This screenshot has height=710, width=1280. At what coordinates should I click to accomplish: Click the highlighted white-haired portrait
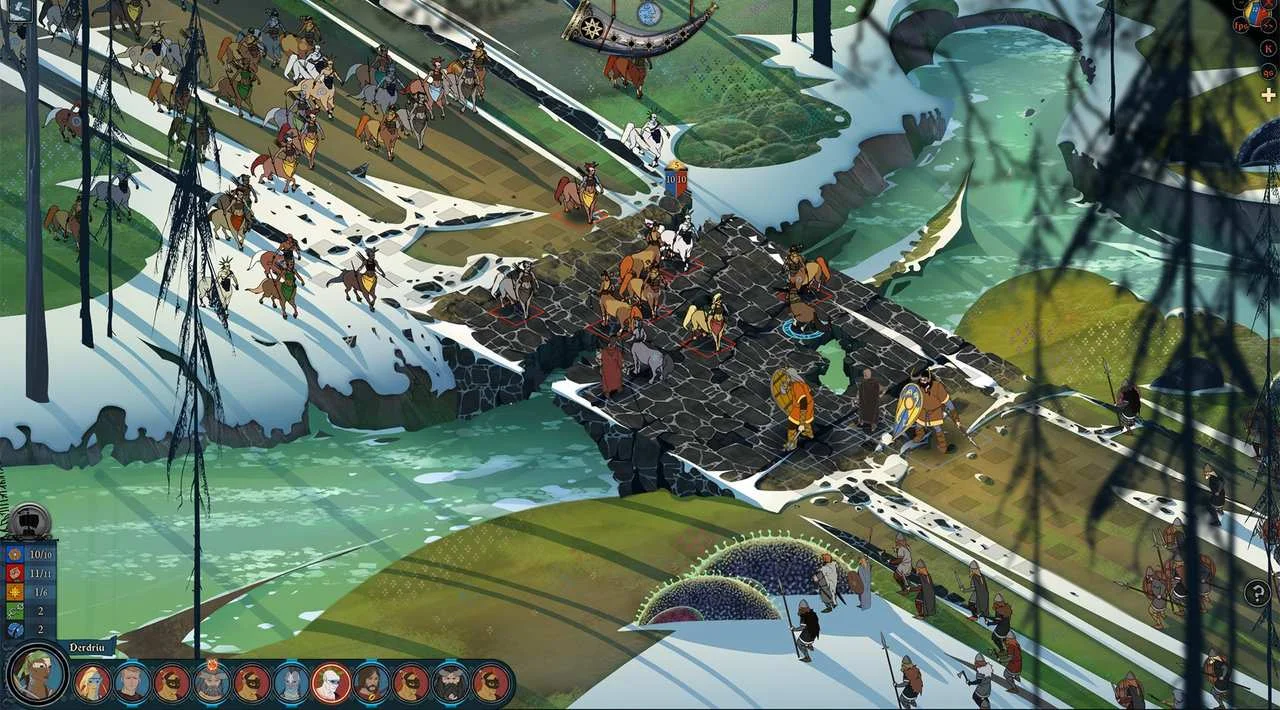331,683
